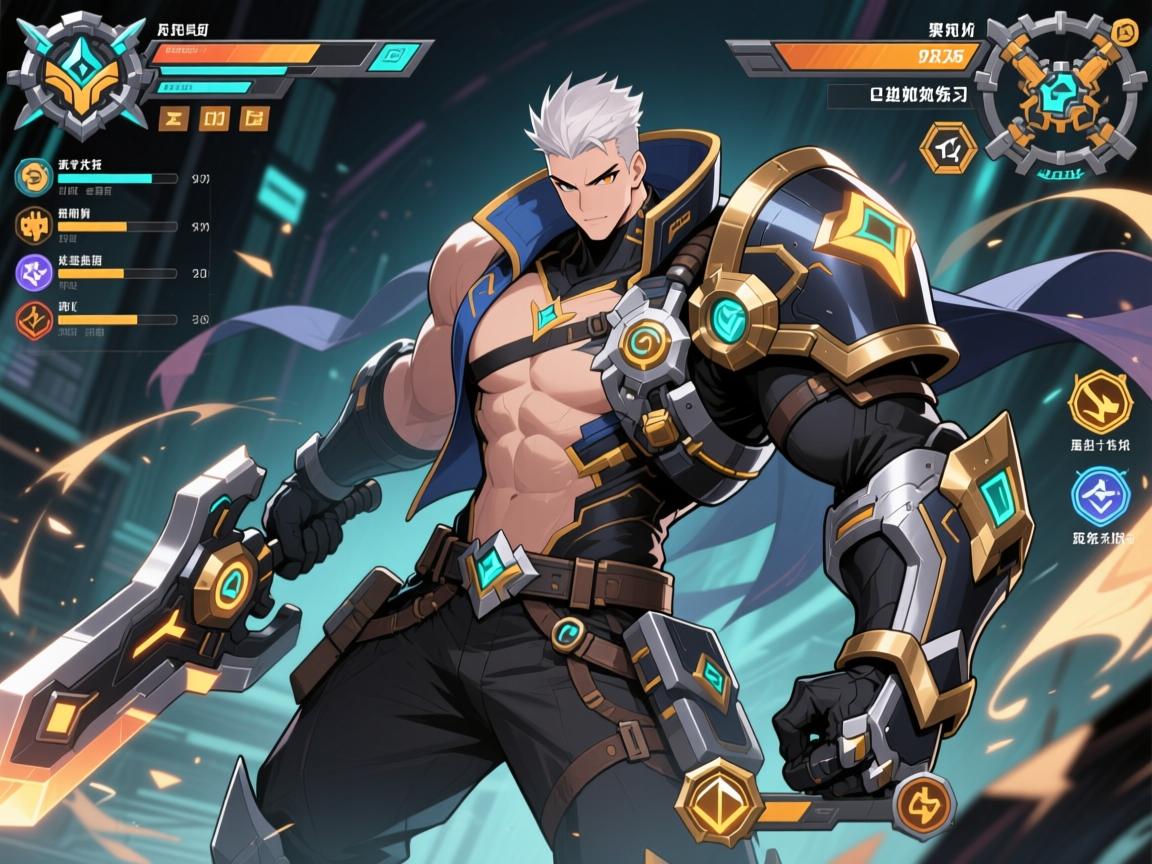Click the dark label box under the orange bar
Image resolution: width=1152 pixels, height=864 pixels.
point(899,96)
